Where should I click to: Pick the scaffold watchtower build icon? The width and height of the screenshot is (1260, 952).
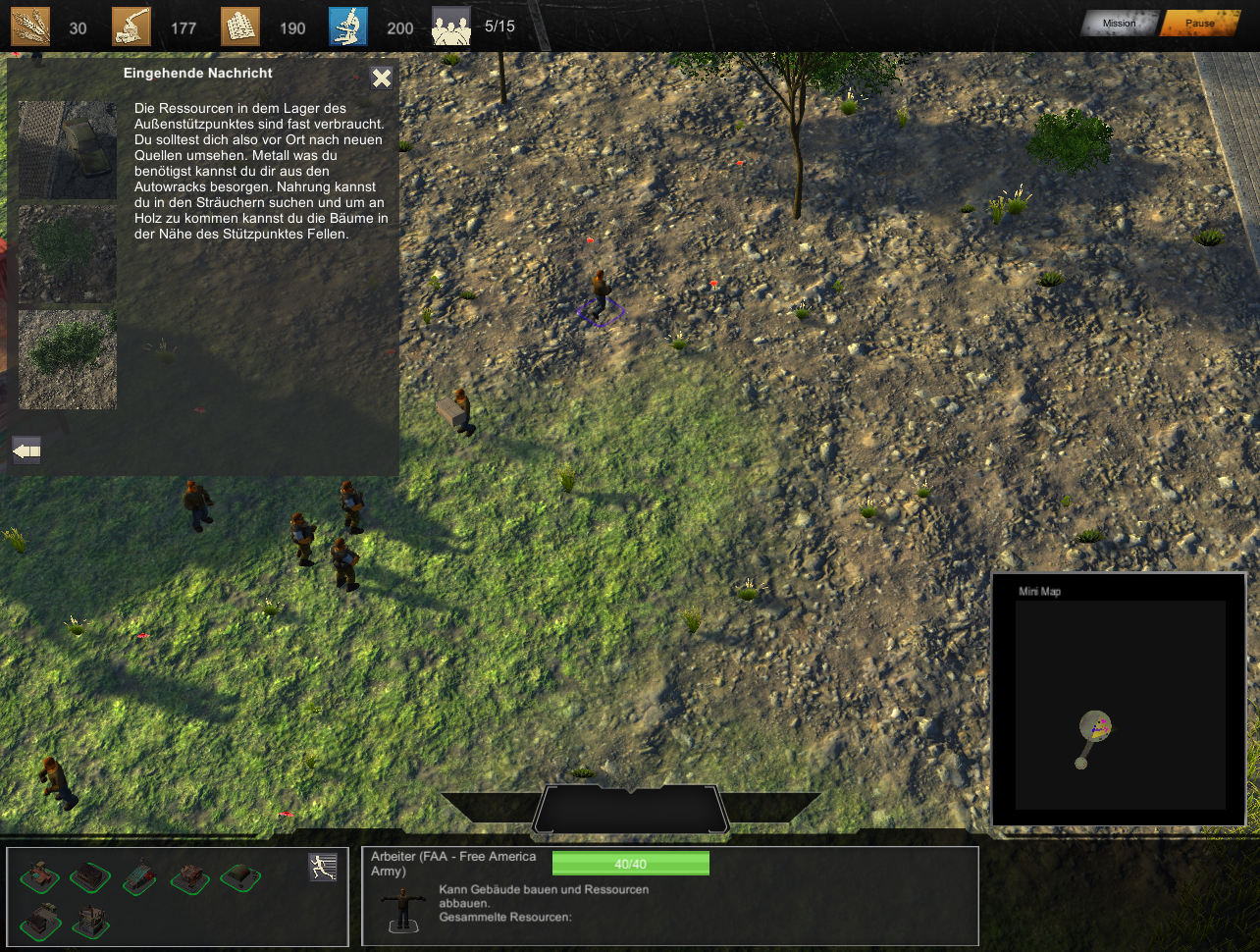tap(91, 921)
